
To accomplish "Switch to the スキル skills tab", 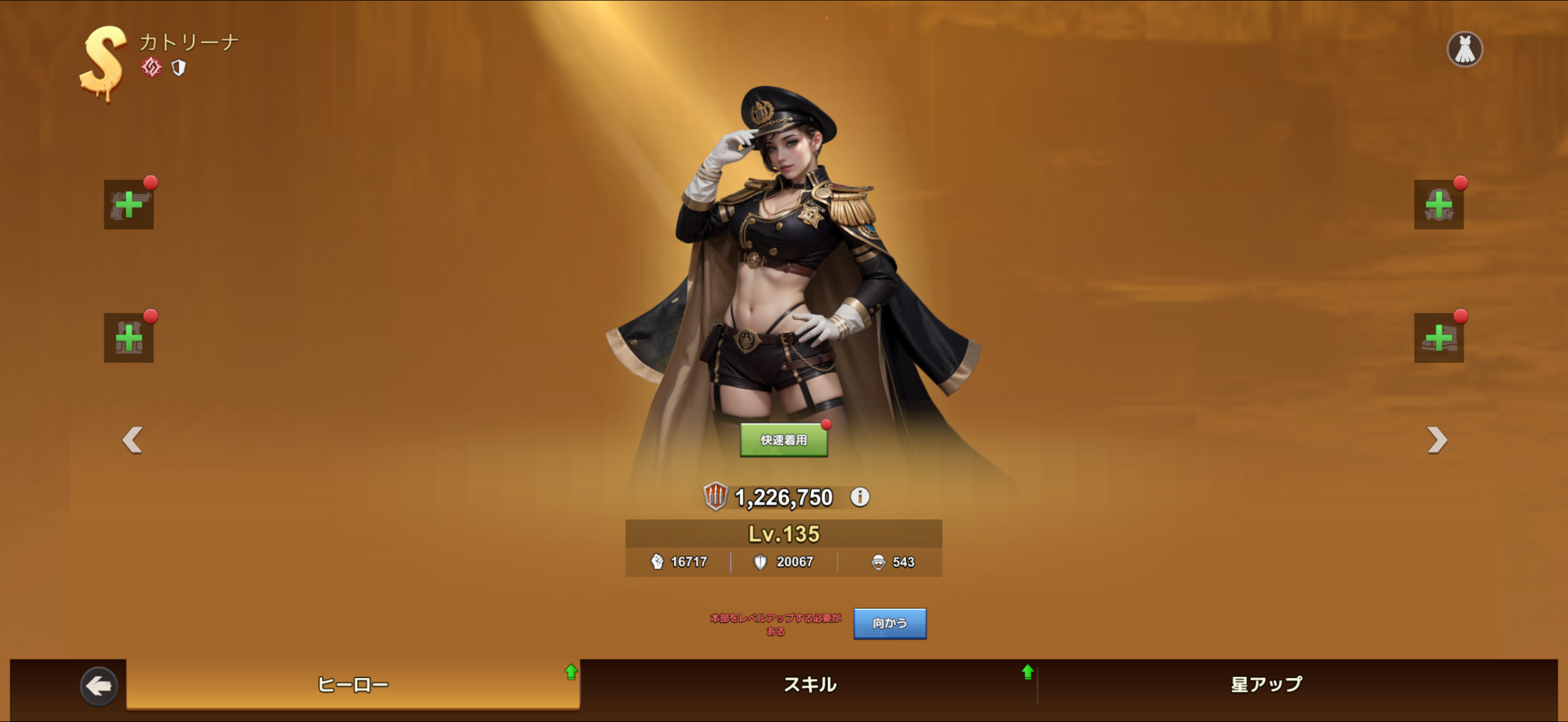I will click(810, 684).
